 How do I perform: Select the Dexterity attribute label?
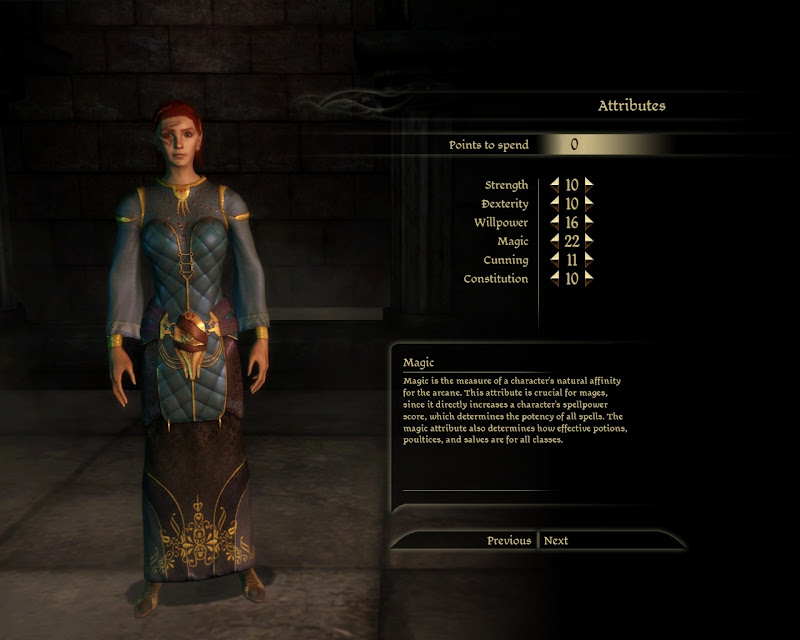click(504, 204)
